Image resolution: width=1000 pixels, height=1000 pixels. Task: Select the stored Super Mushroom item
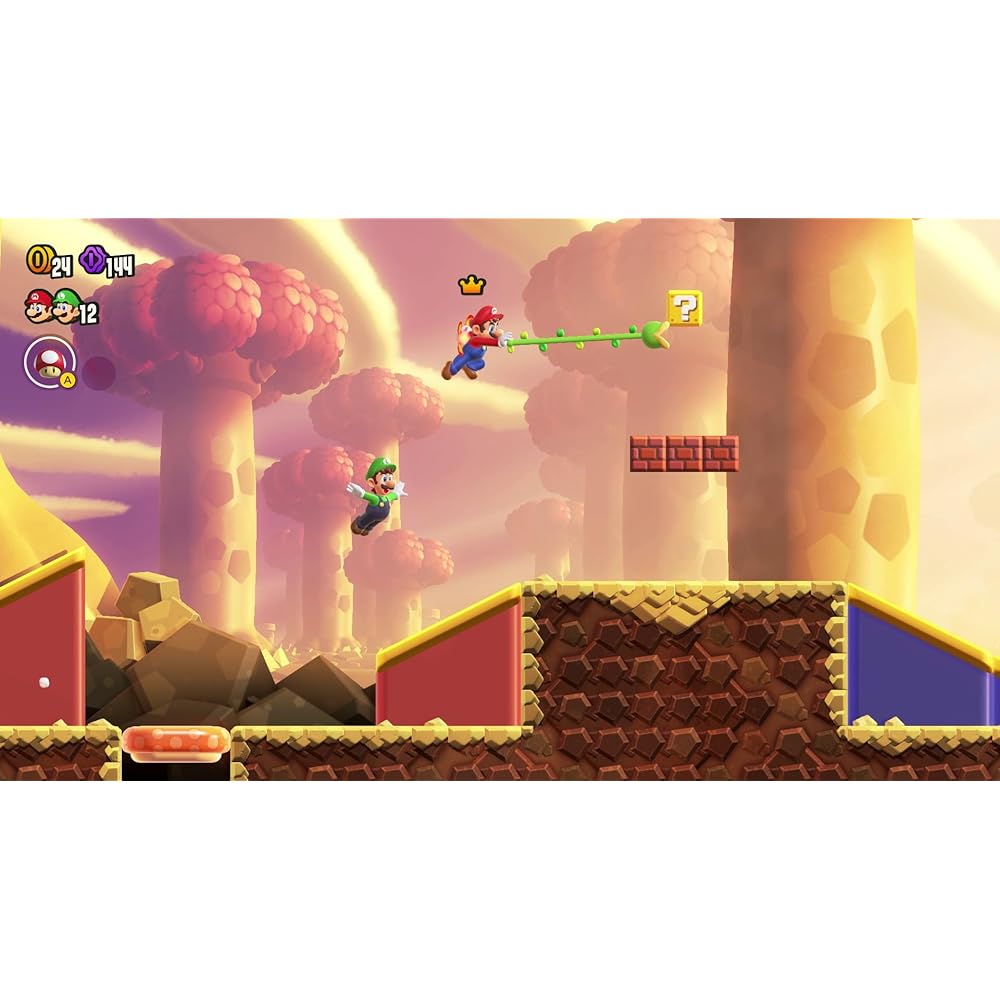(x=47, y=362)
